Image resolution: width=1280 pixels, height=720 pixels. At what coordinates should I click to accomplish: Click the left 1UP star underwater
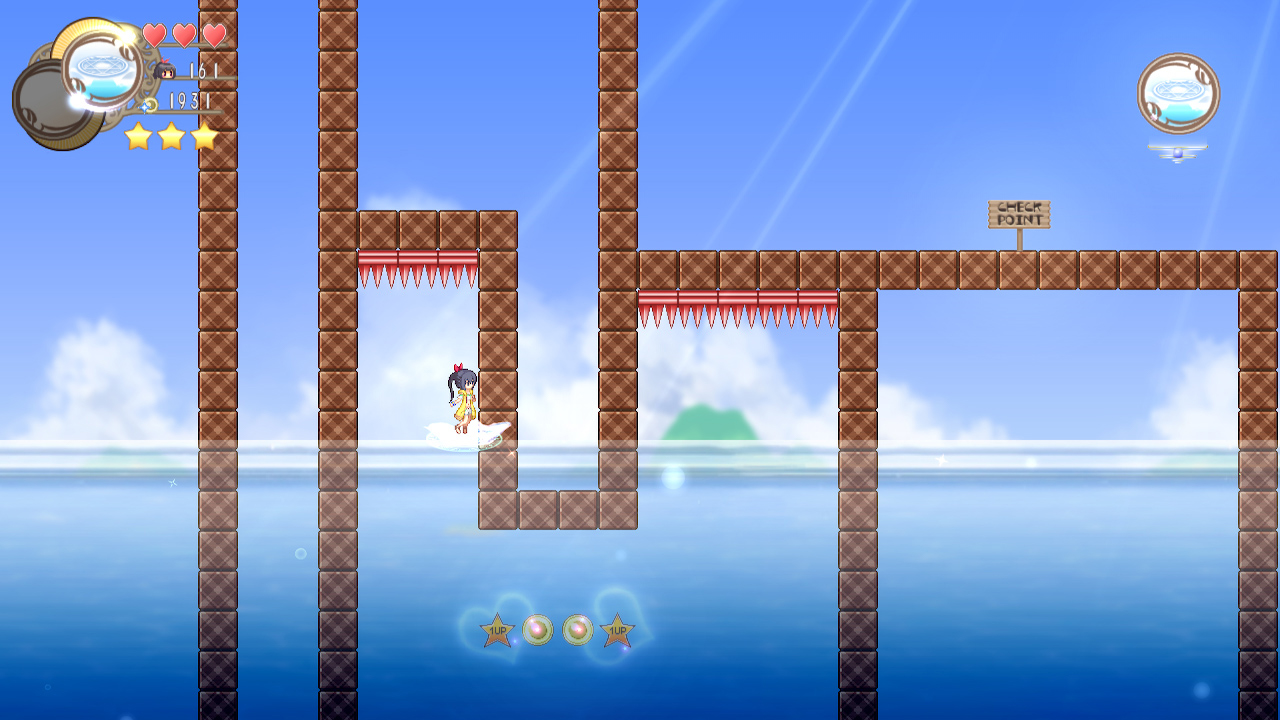click(496, 631)
